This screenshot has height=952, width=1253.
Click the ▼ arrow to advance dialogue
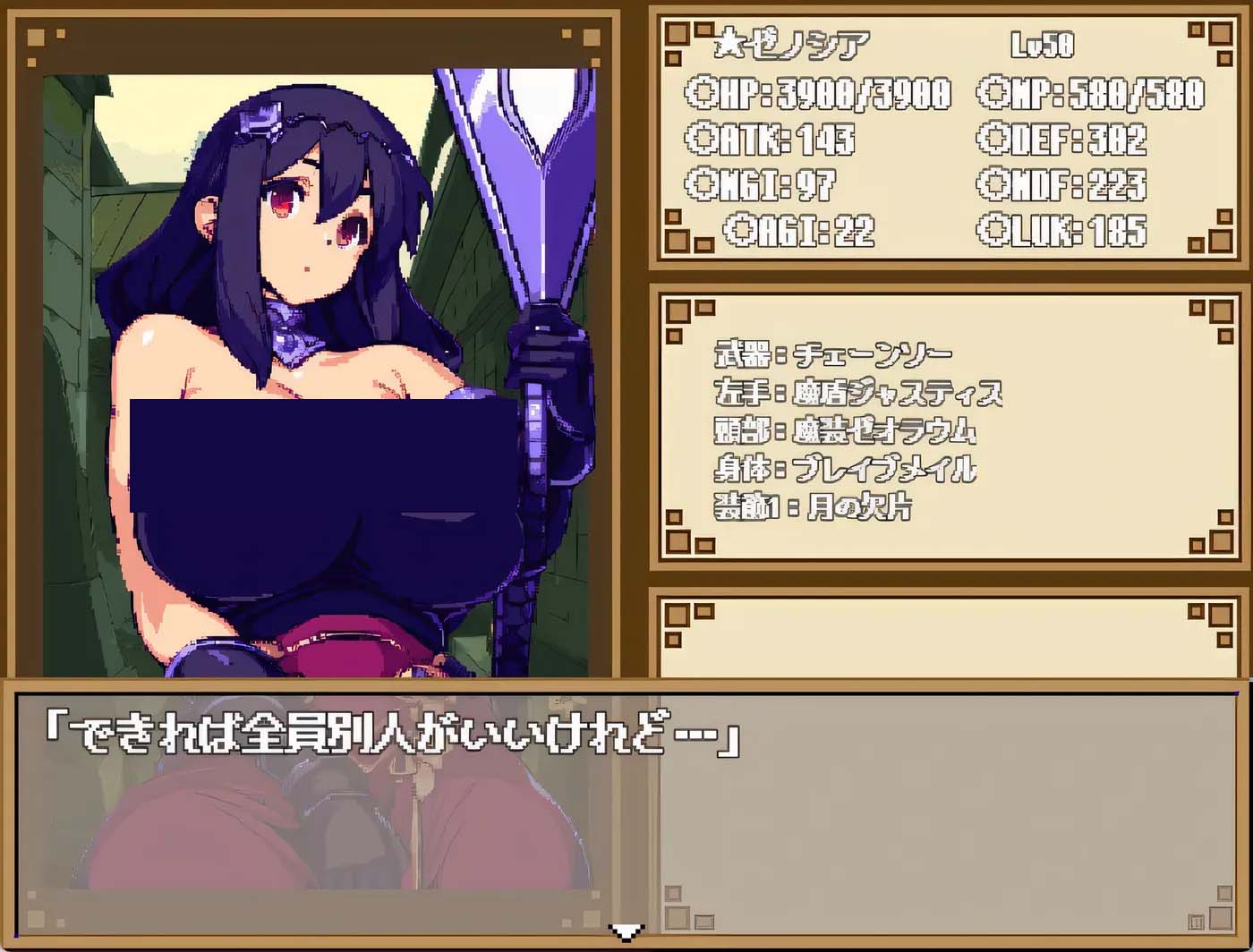pos(626,934)
